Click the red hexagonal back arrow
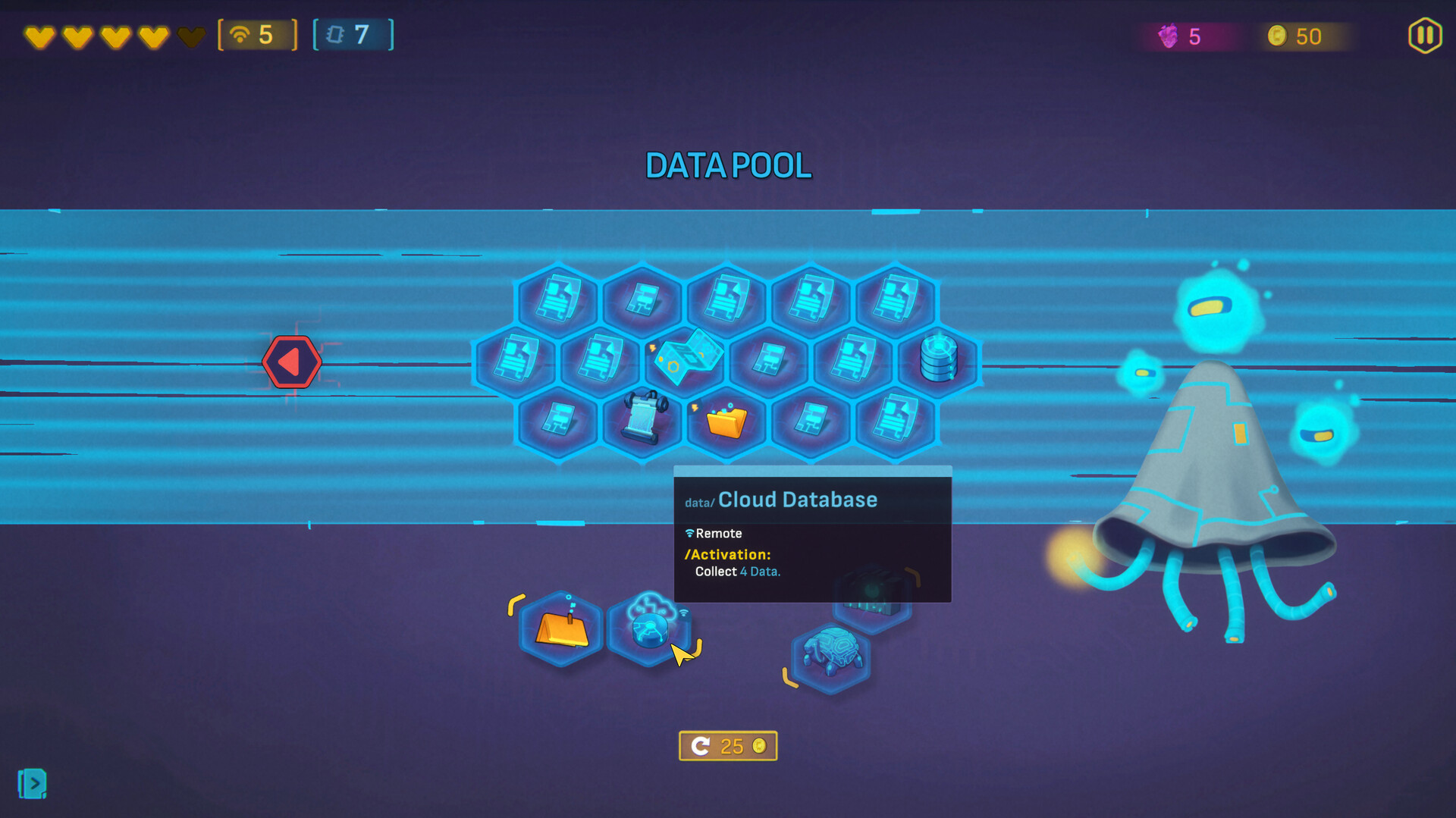 pos(292,362)
